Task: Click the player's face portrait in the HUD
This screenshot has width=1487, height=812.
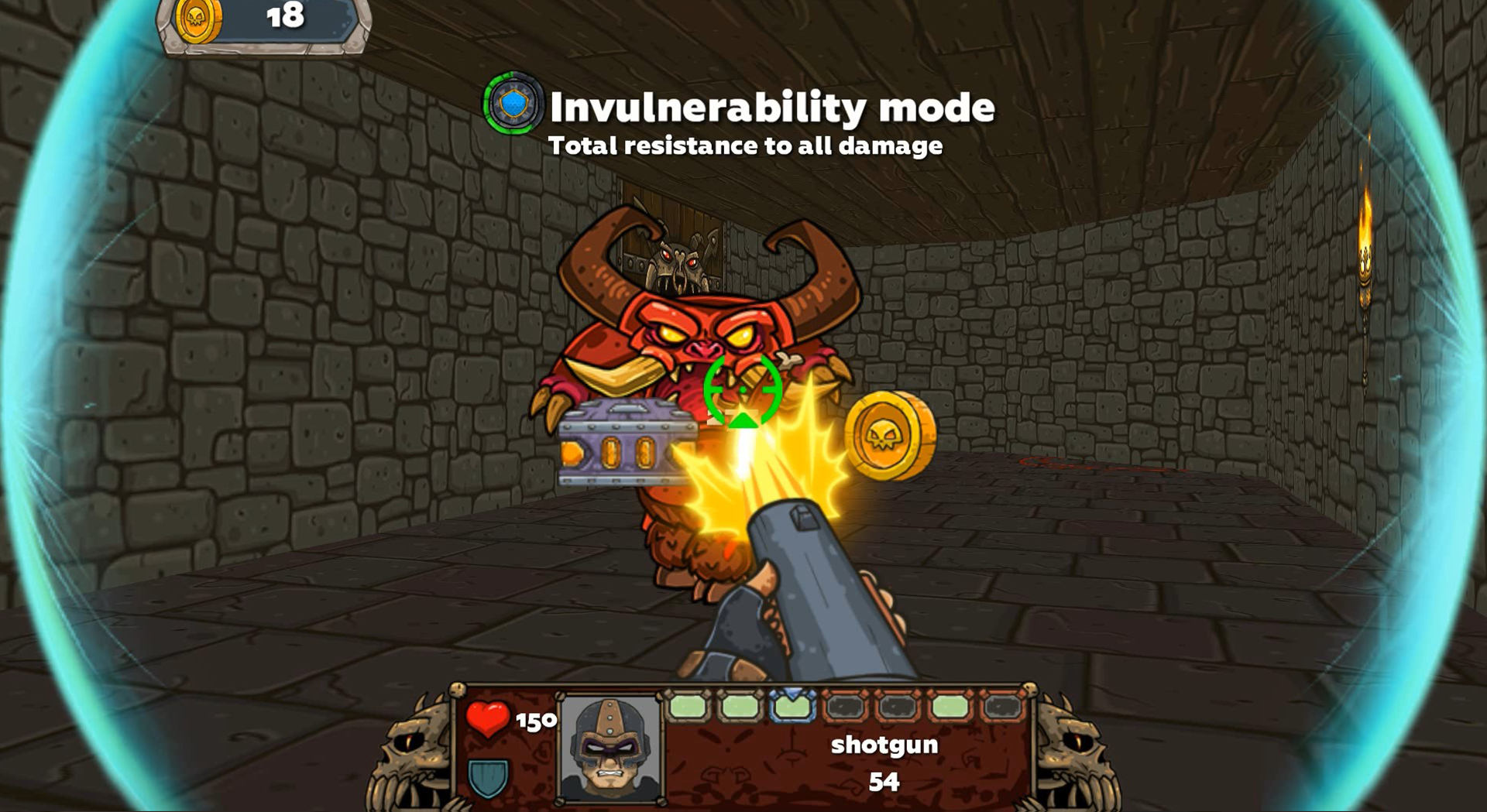Action: pyautogui.click(x=611, y=747)
